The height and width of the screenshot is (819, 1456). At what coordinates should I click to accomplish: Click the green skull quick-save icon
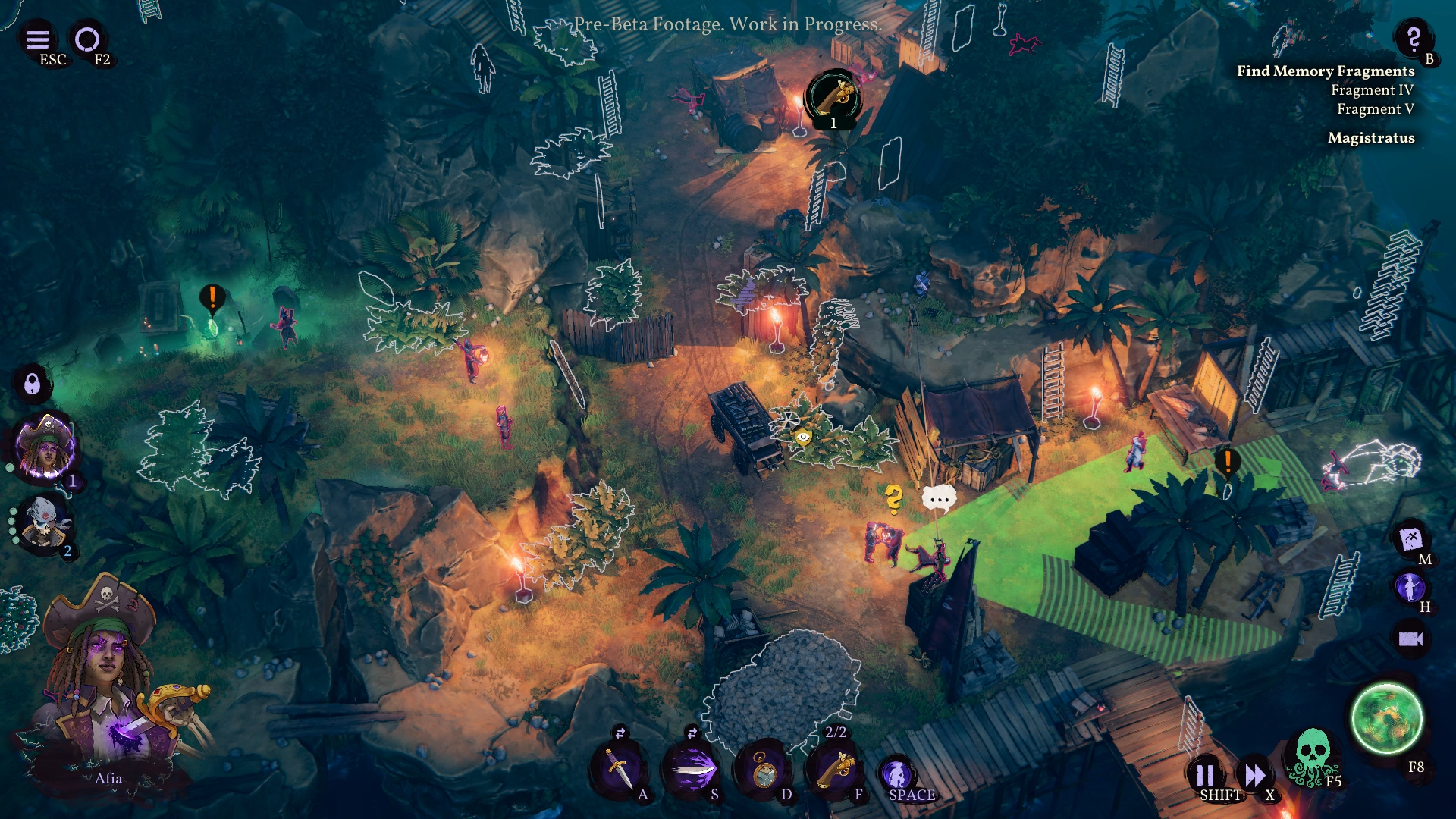point(1312,755)
